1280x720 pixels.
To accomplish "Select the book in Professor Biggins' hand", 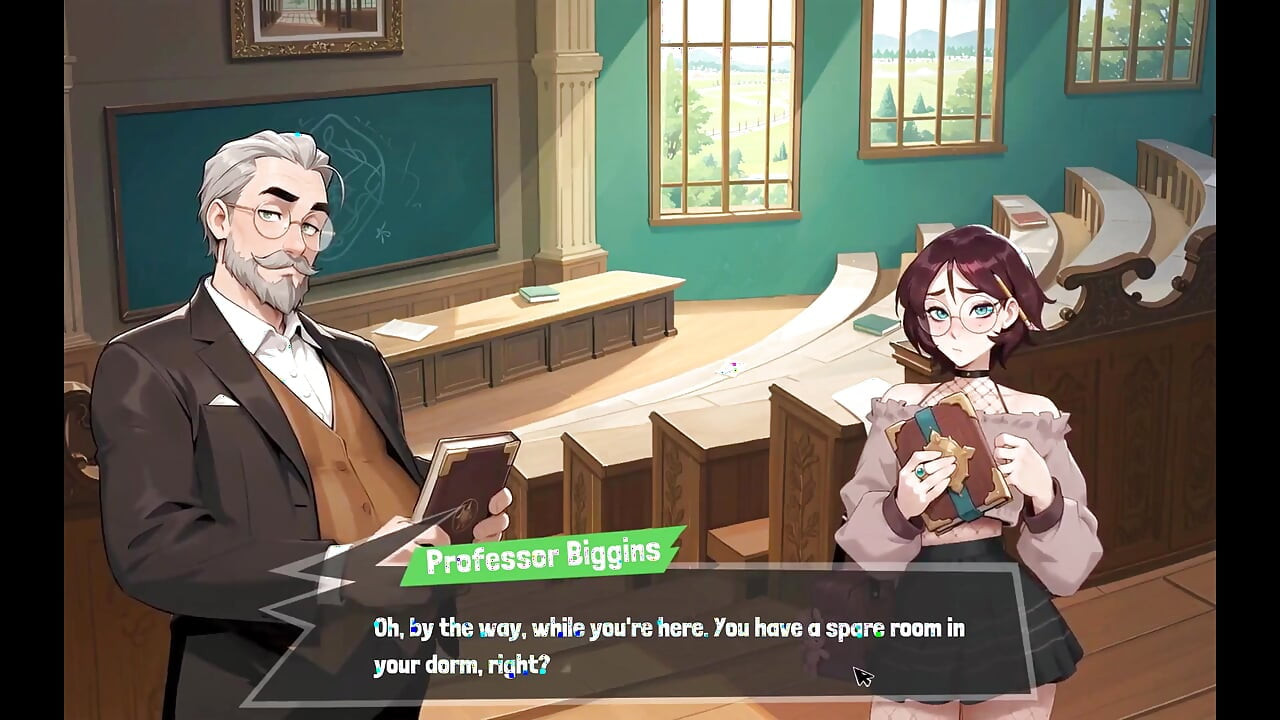I will [x=465, y=480].
